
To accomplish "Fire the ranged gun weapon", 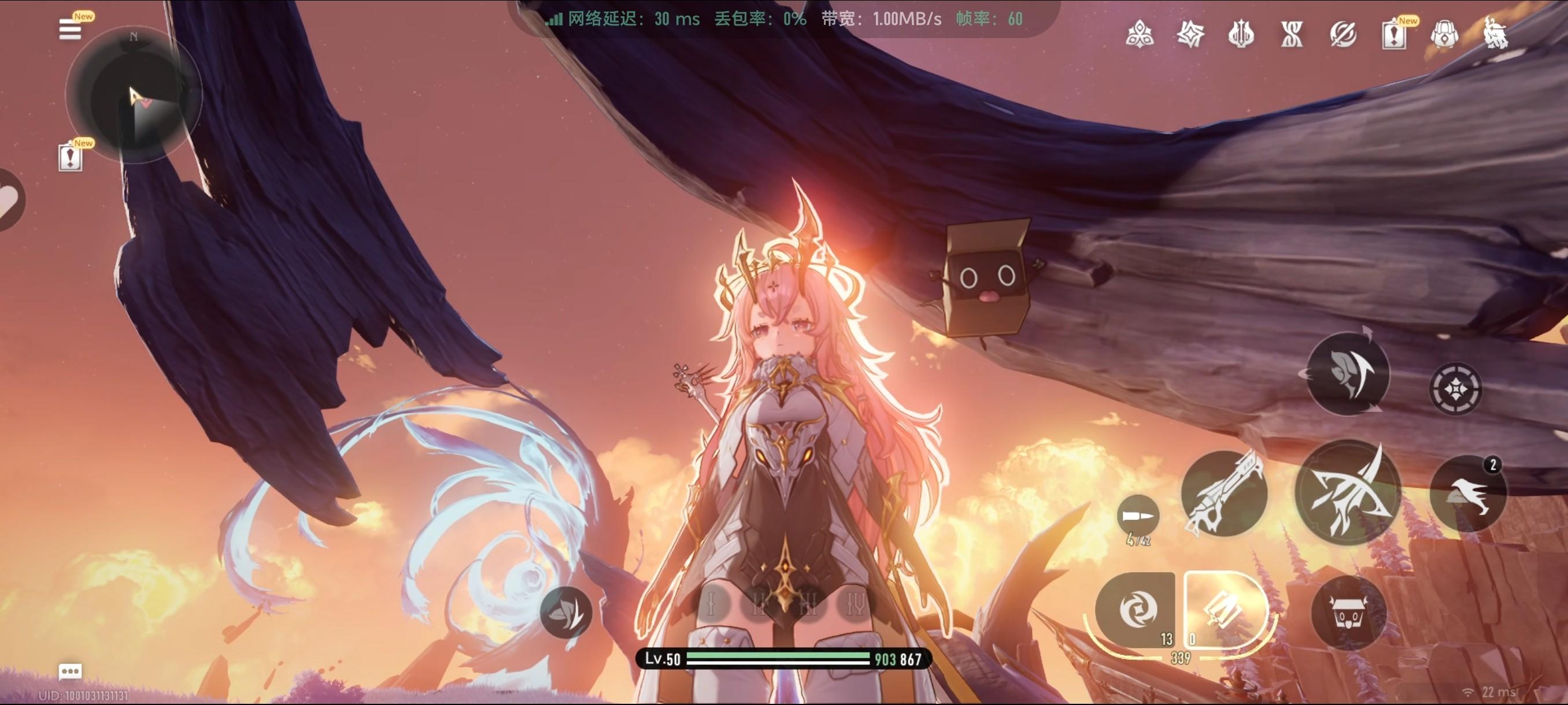I will 1224,494.
